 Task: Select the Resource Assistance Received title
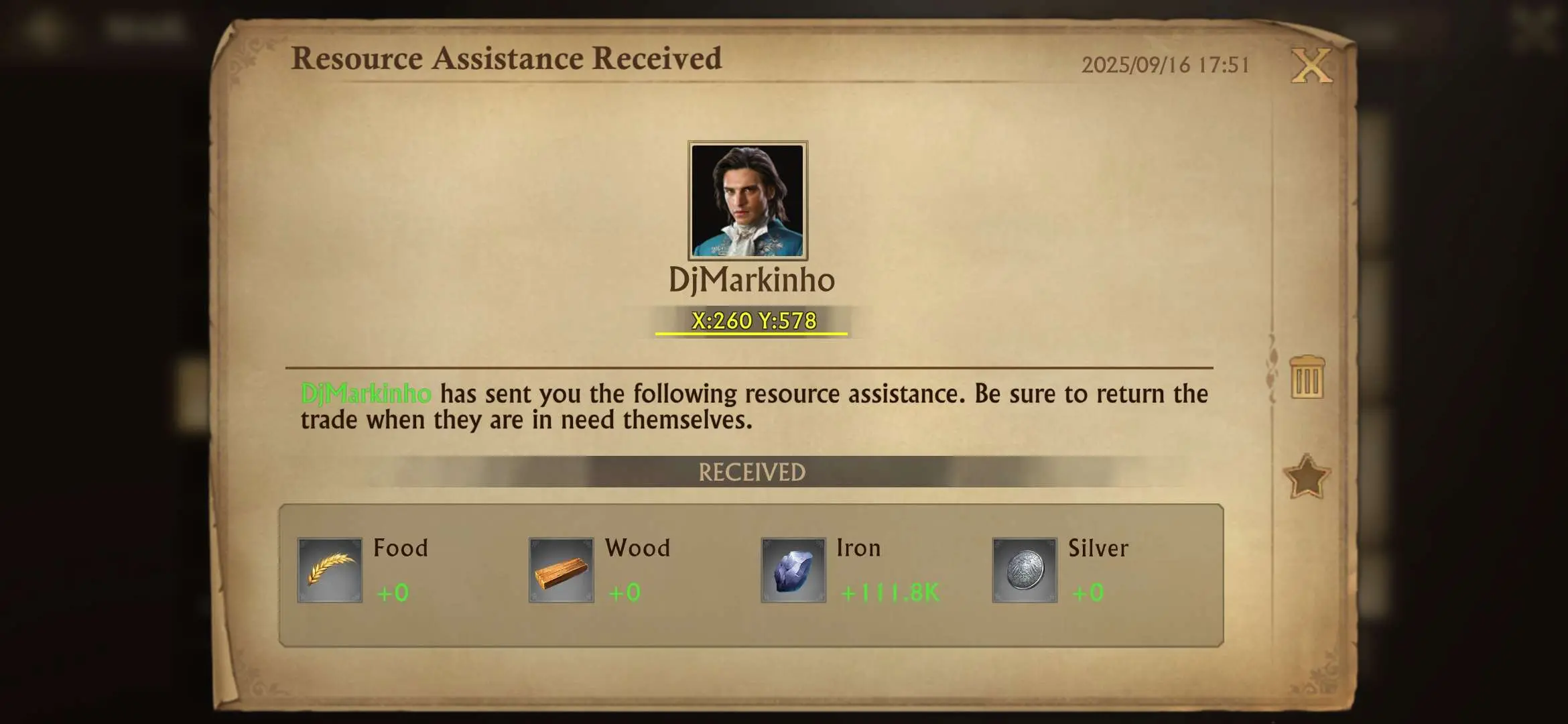508,59
